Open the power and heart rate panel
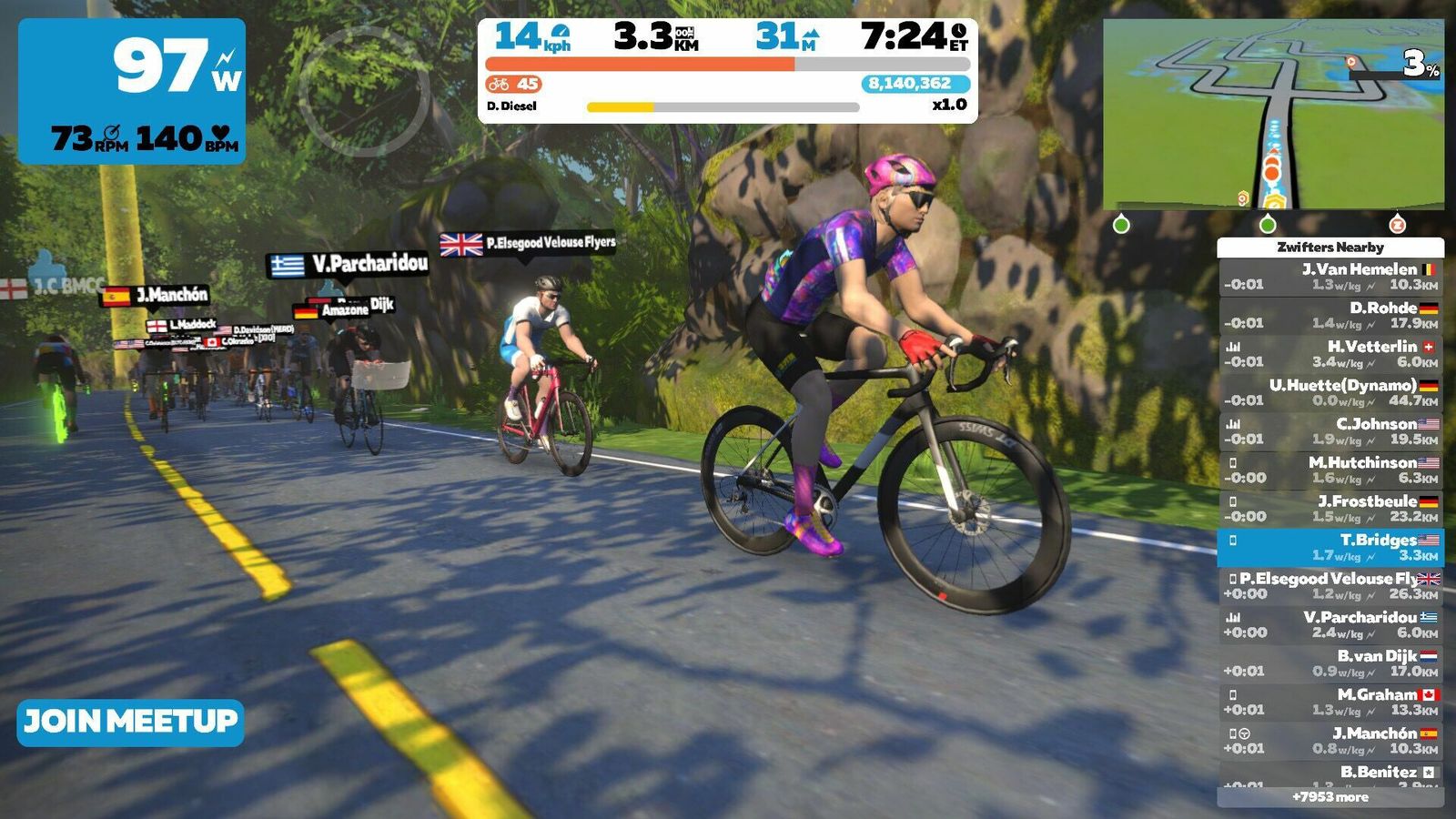Viewport: 1456px width, 819px height. coord(132,91)
